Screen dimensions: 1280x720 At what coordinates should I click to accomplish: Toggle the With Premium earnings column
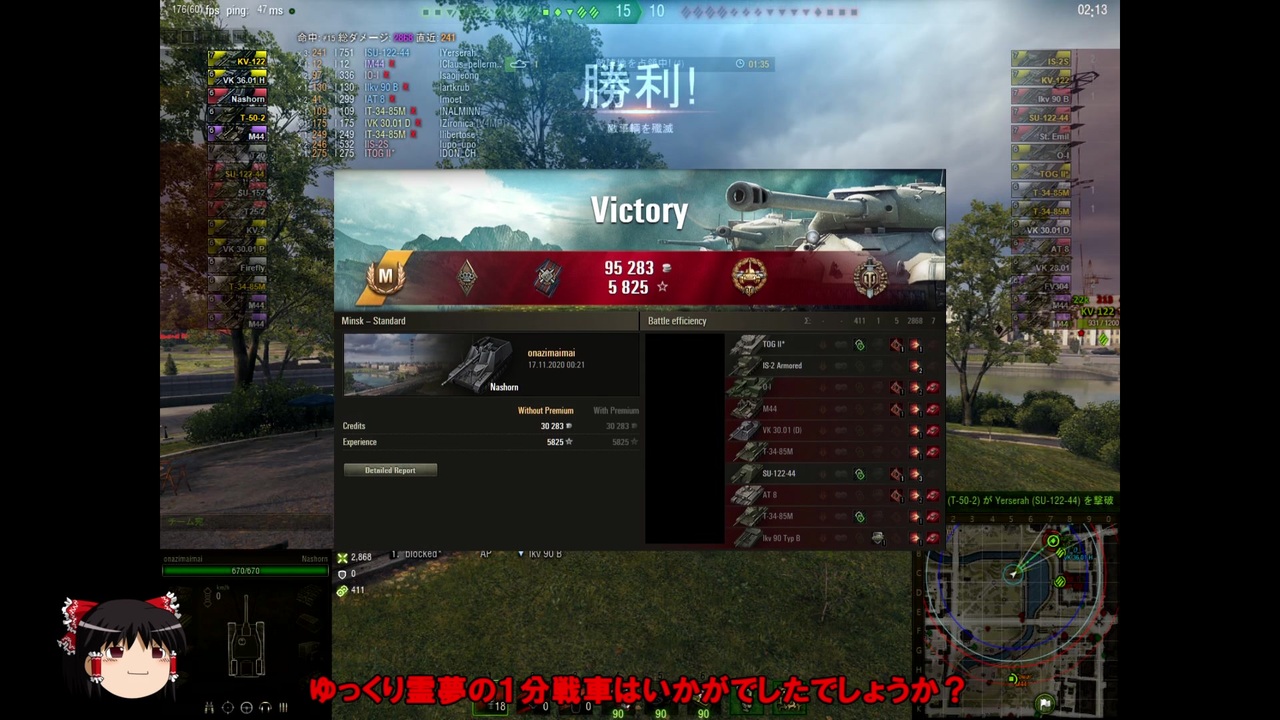pos(614,410)
